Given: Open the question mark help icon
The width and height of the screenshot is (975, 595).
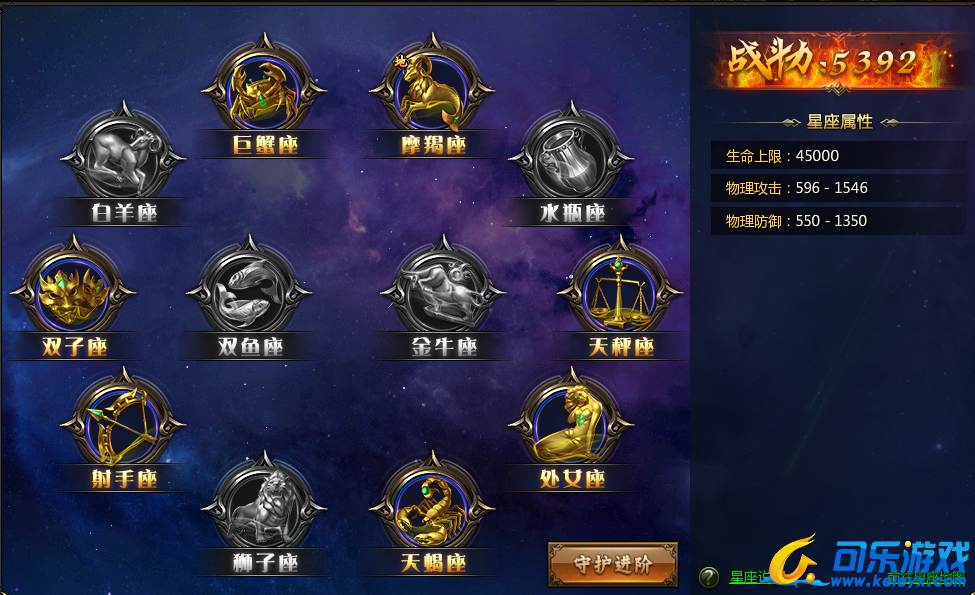Looking at the screenshot, I should 709,577.
